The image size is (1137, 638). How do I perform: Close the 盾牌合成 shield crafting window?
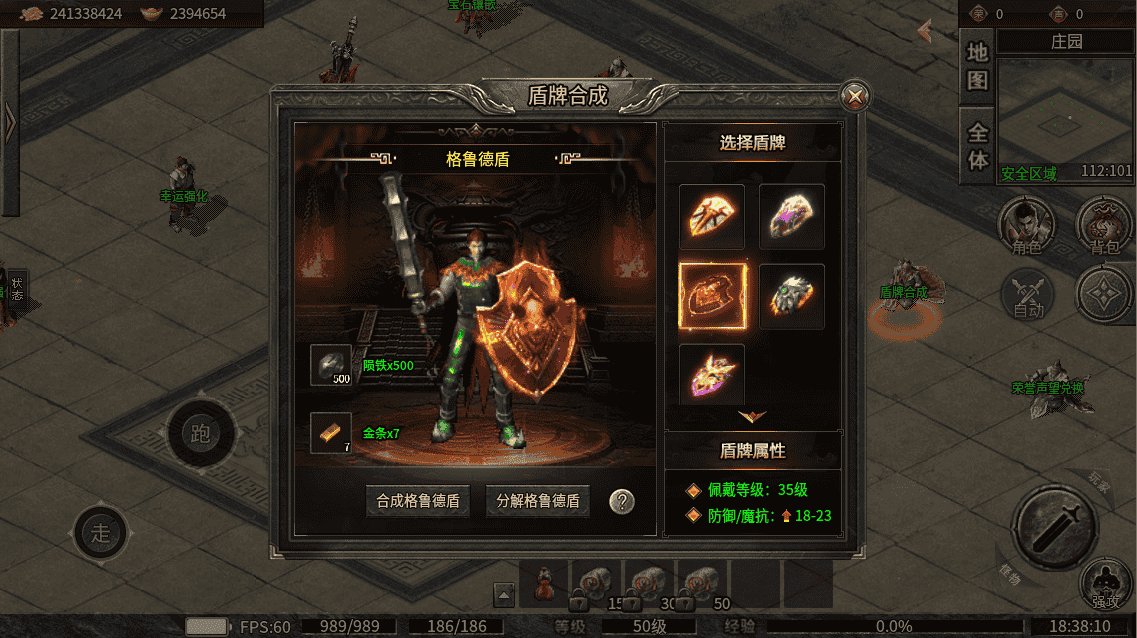855,97
